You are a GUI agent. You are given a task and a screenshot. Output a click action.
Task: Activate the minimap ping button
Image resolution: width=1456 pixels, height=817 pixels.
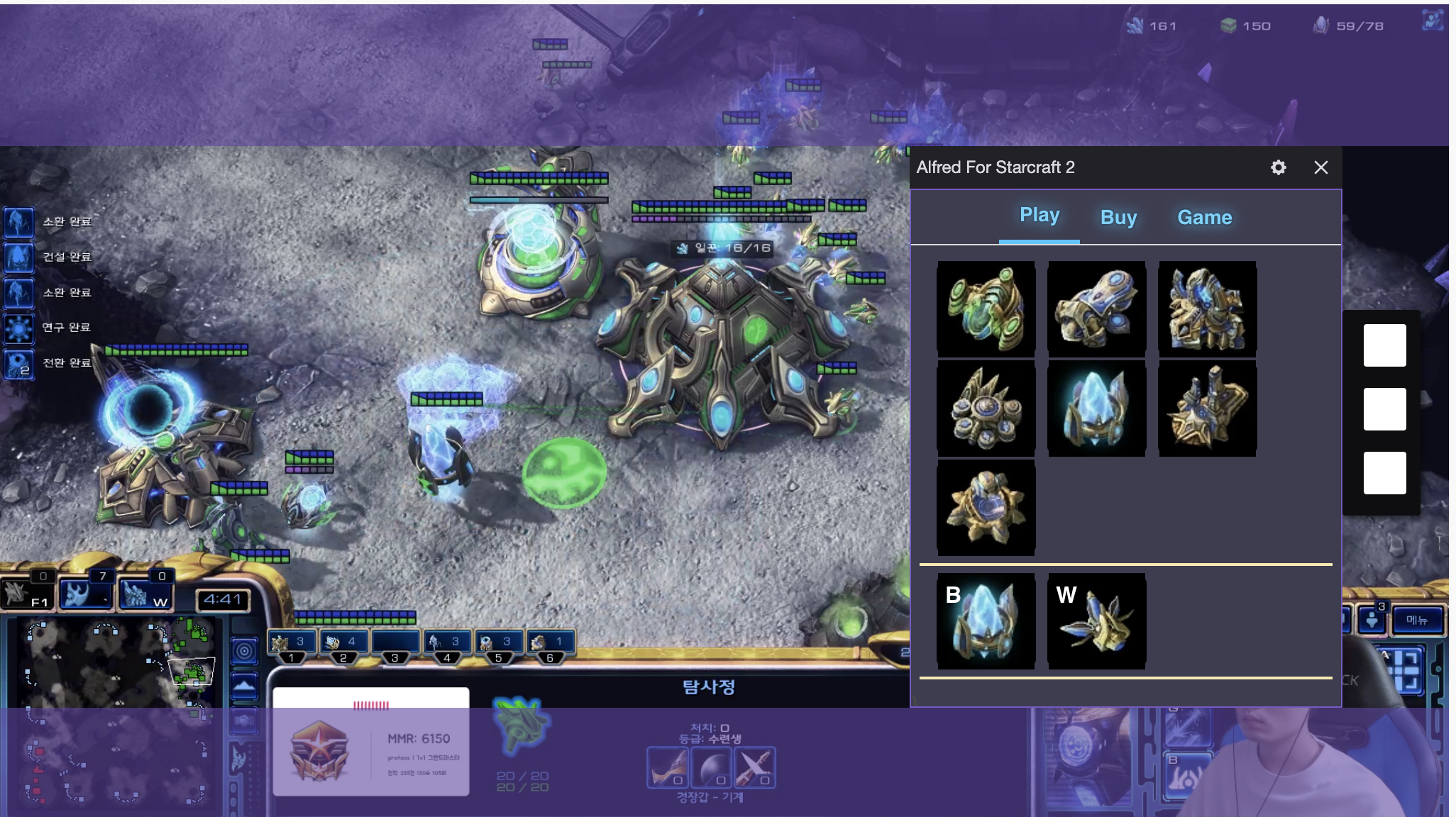tap(244, 650)
